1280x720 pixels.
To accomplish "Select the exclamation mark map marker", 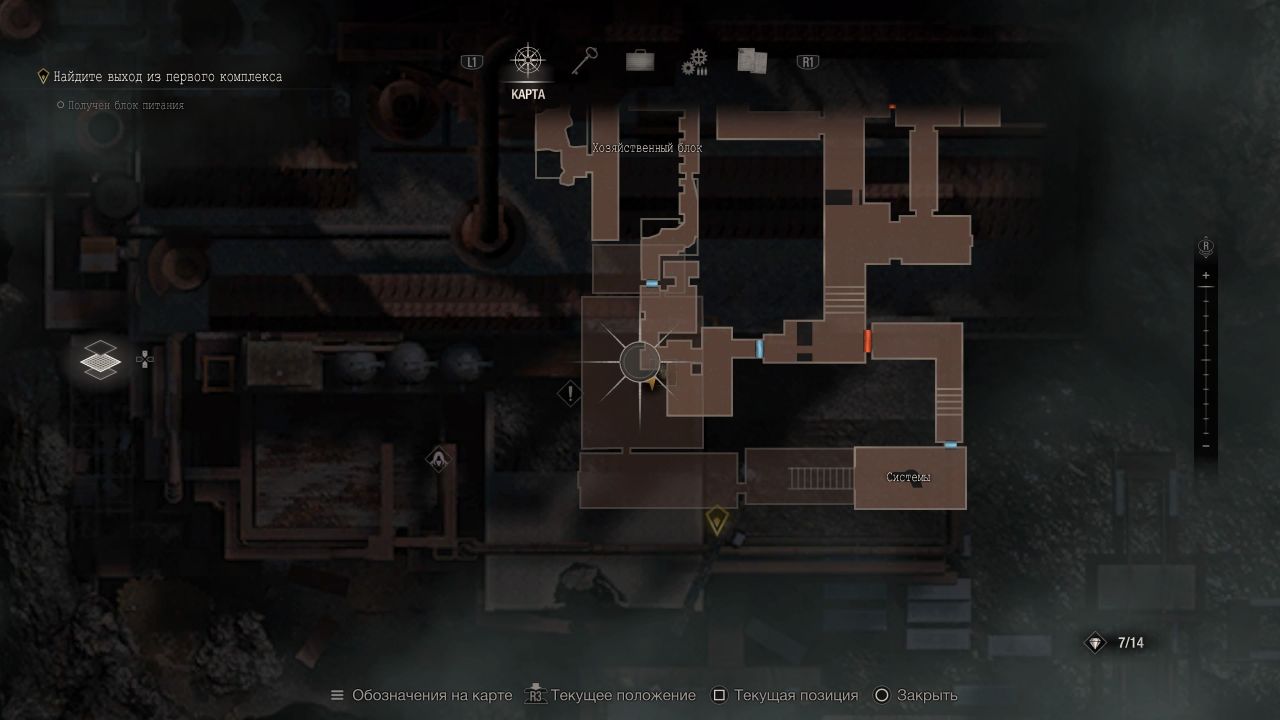I will [570, 393].
